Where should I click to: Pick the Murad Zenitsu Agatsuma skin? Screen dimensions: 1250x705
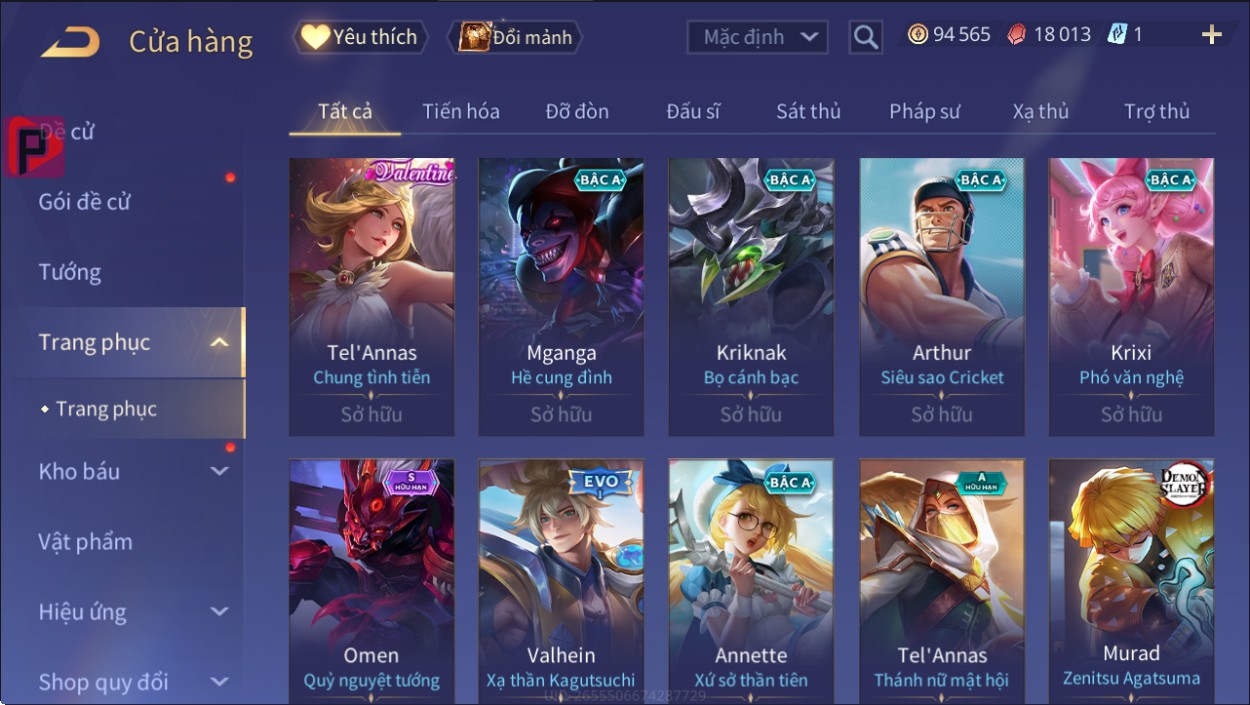tap(1131, 582)
